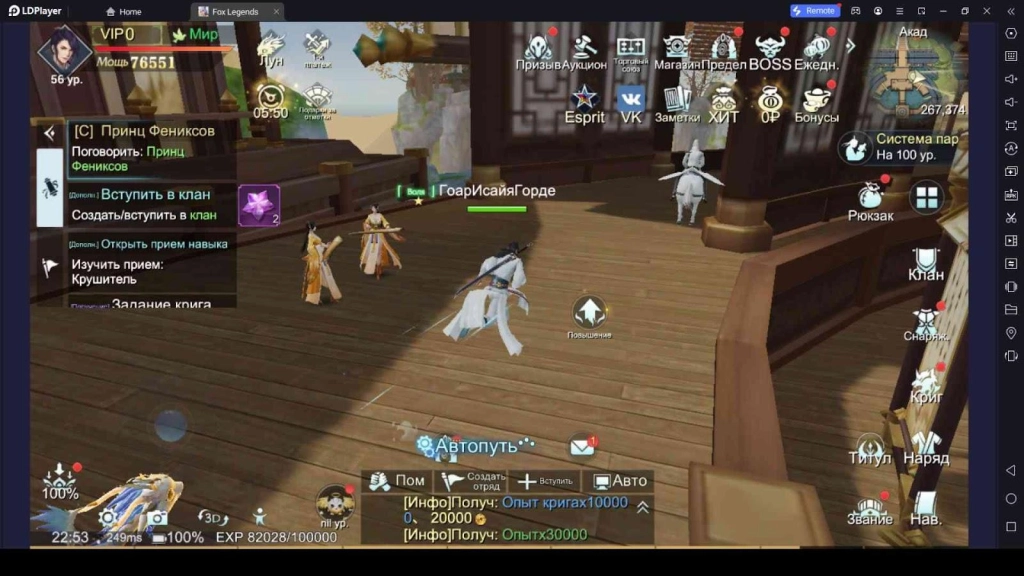Close the Fox Legends tab
This screenshot has width=1024, height=576.
(276, 11)
